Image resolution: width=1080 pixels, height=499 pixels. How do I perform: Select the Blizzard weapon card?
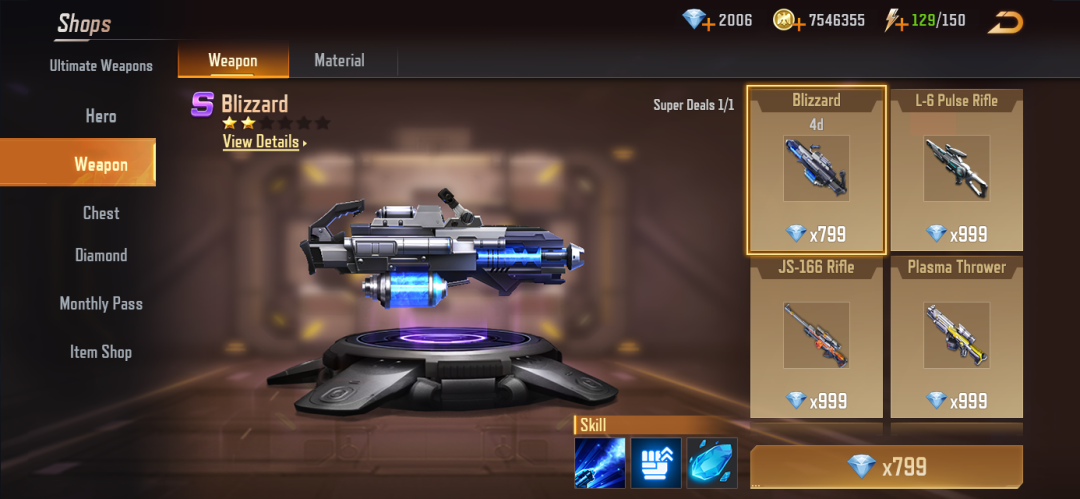[816, 170]
